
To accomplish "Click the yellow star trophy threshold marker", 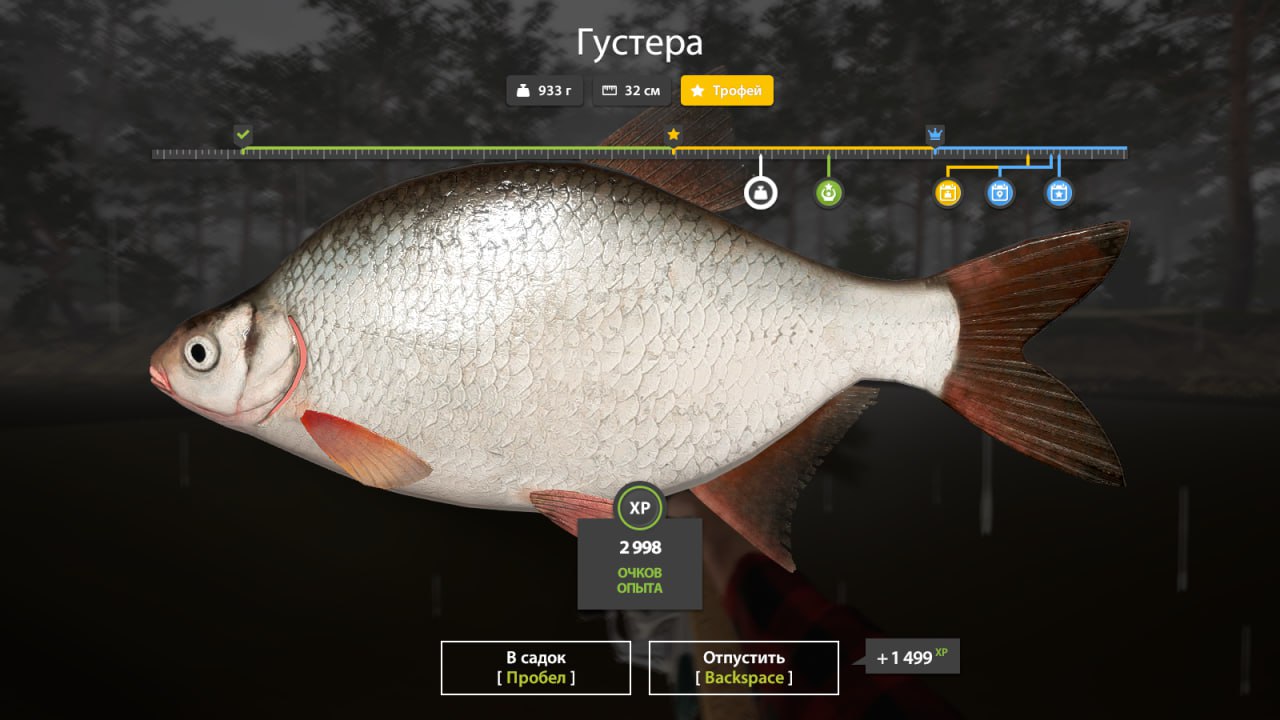I will 673,134.
